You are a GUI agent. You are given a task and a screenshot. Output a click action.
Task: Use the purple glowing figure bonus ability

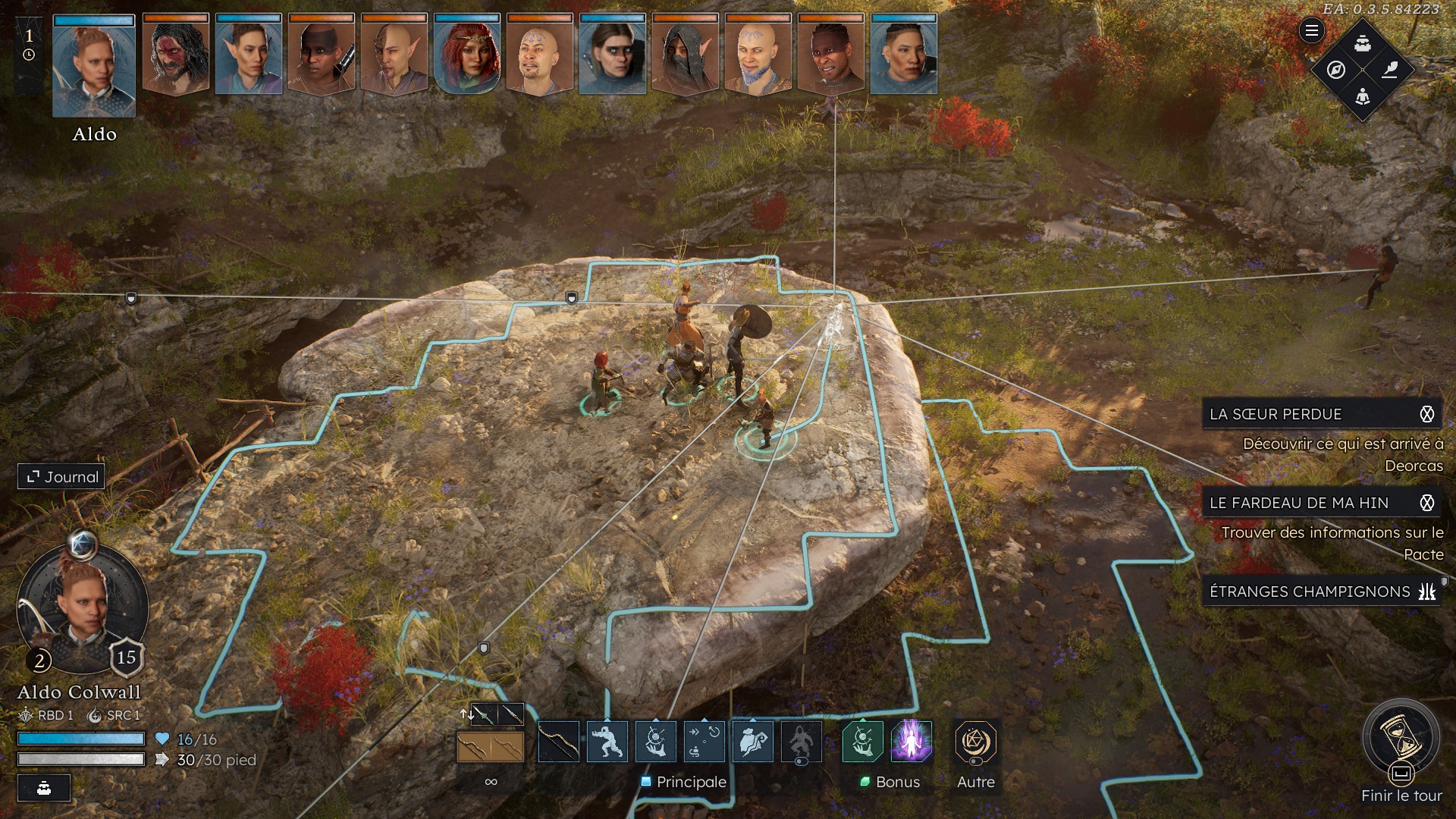pyautogui.click(x=912, y=741)
